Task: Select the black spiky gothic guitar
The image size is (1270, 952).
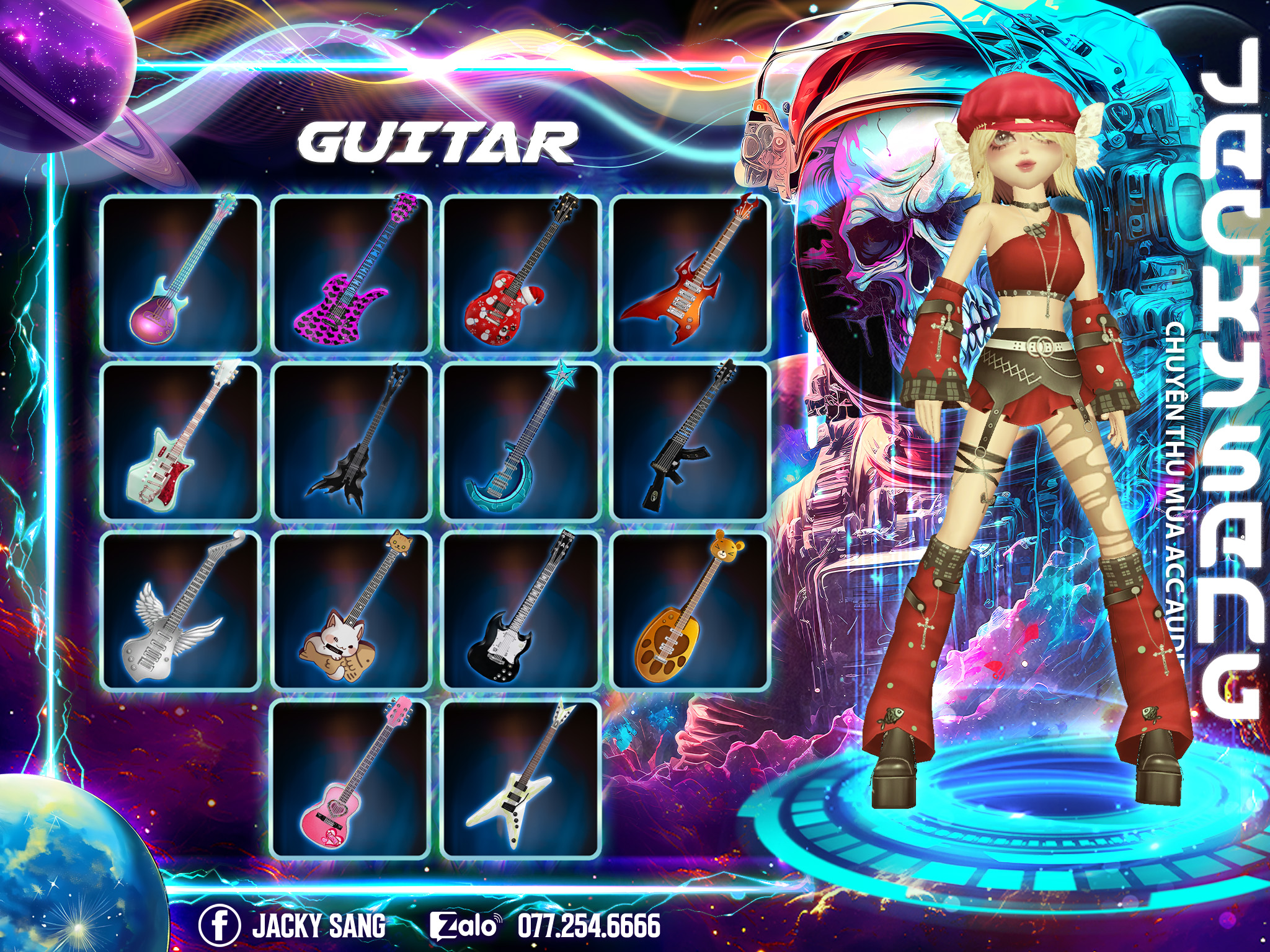Action: coord(351,442)
